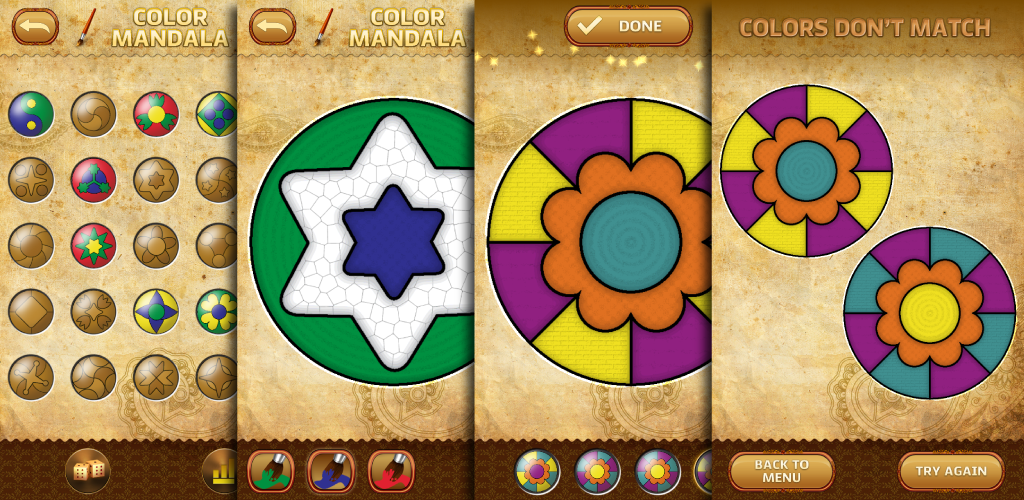Select the yellow mandala with blue star
Viewport: 1024px width, 500px height.
156,312
